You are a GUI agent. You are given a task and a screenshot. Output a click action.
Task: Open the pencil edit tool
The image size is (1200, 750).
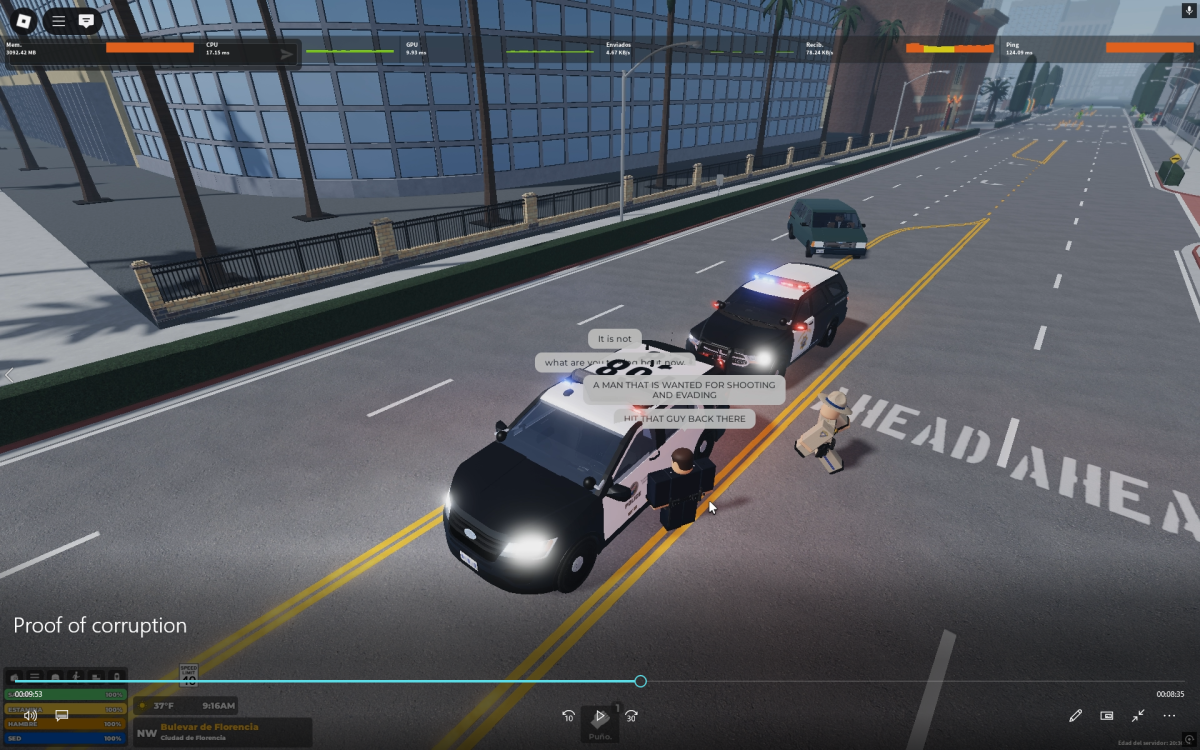pyautogui.click(x=1075, y=716)
